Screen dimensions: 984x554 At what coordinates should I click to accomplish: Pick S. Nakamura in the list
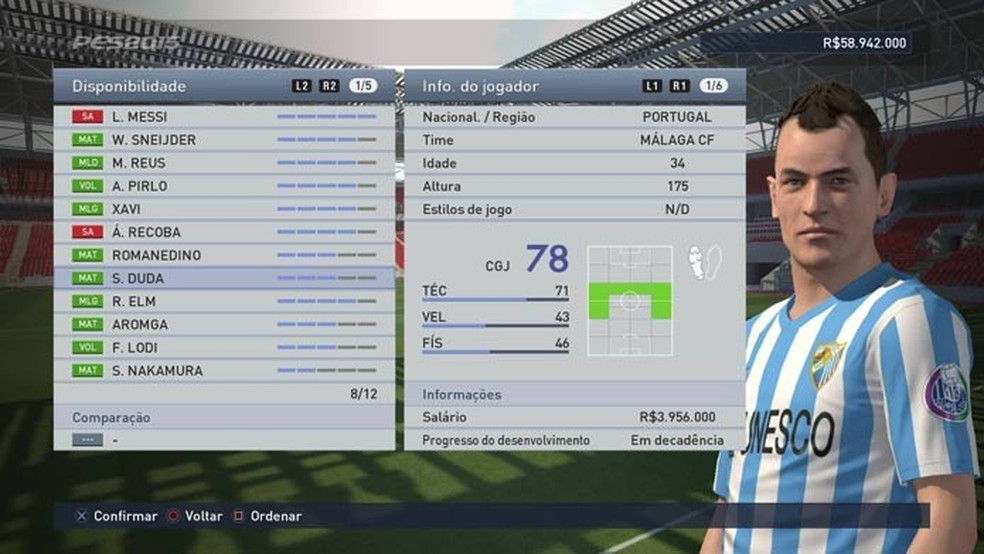224,371
